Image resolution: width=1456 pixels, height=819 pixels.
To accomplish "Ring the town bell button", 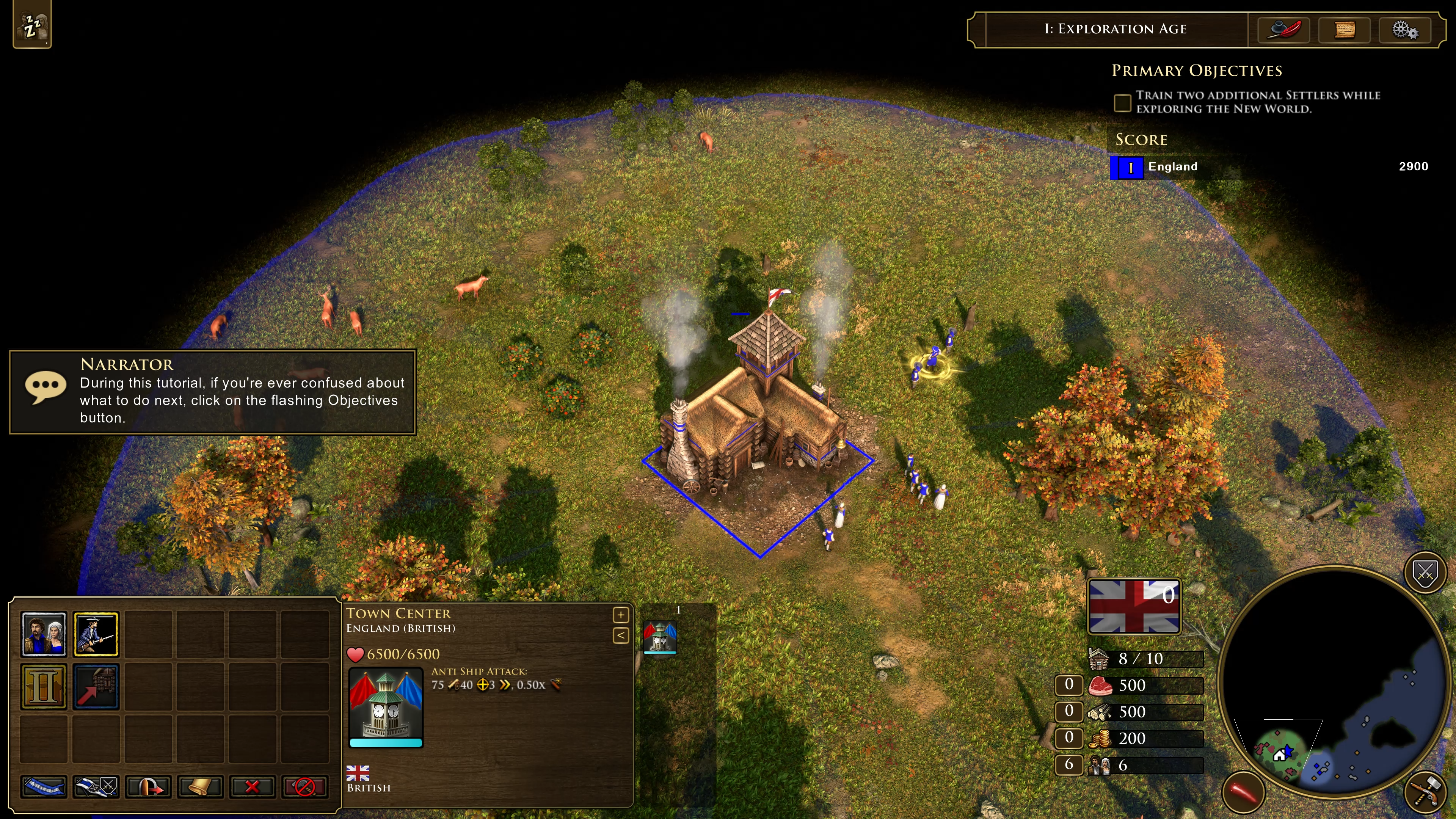I will click(x=200, y=786).
